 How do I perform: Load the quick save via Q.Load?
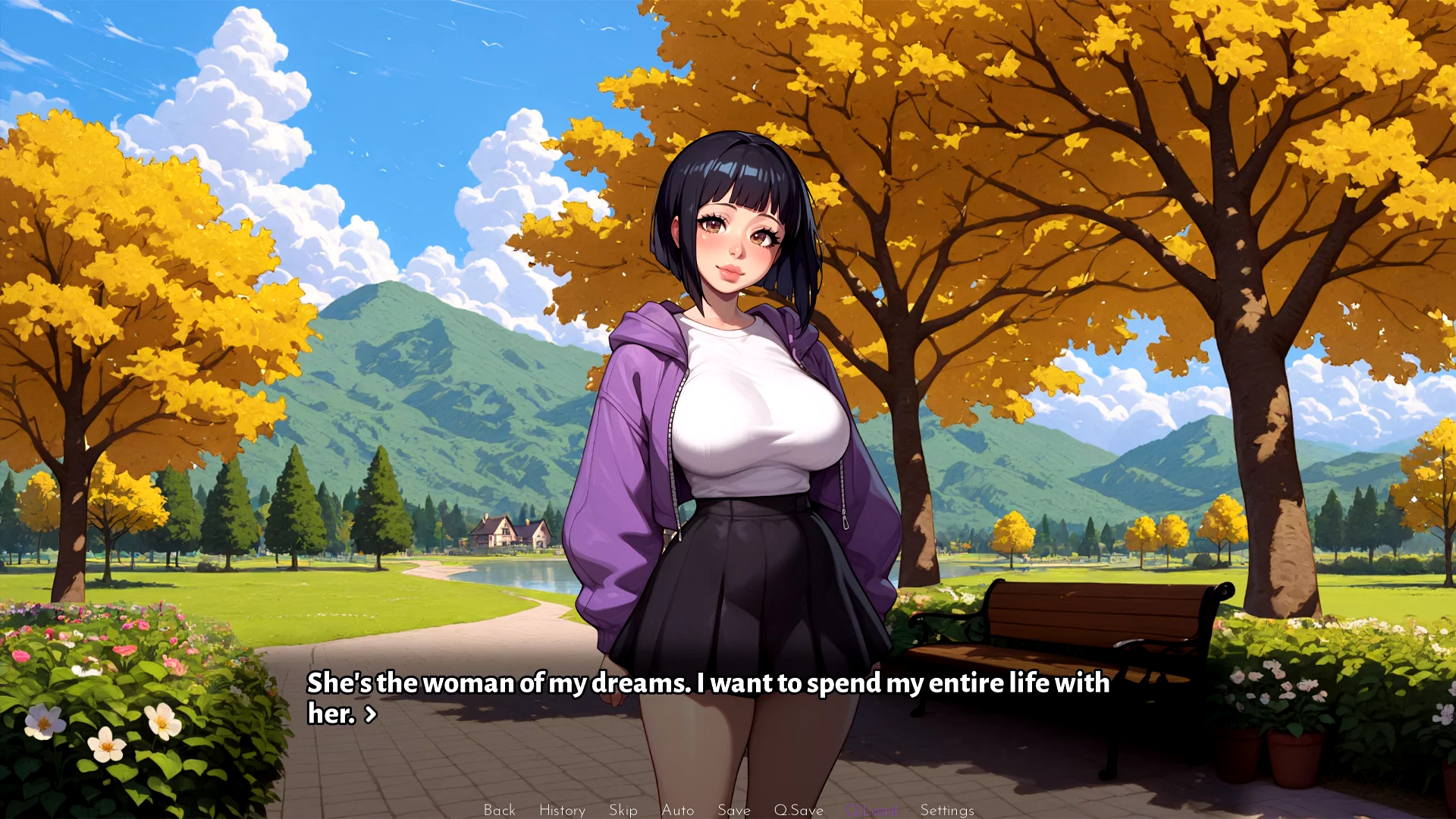click(x=871, y=810)
